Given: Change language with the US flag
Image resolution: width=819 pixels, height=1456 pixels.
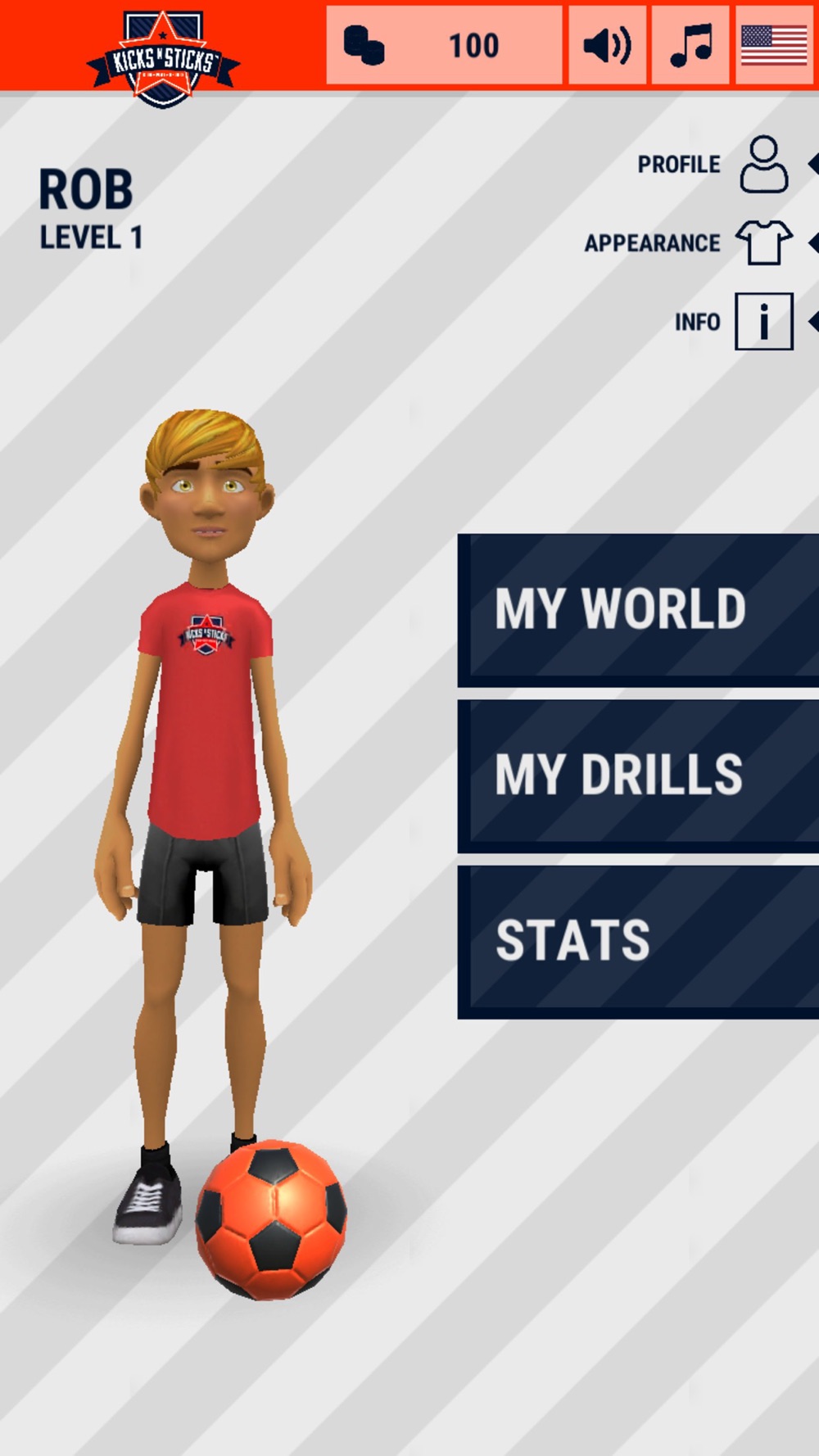Looking at the screenshot, I should [774, 45].
